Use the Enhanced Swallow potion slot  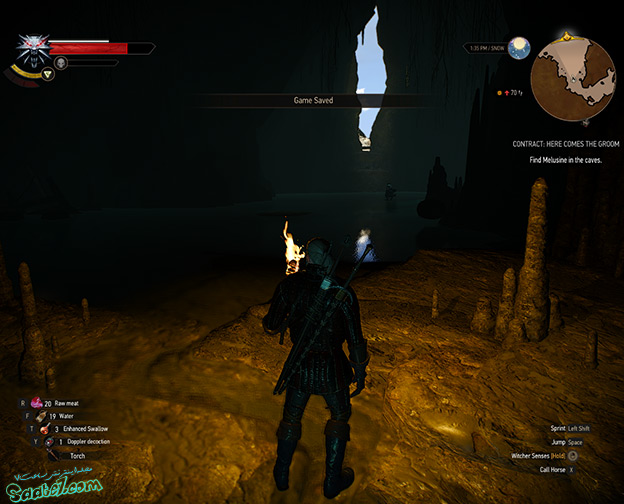[46, 429]
